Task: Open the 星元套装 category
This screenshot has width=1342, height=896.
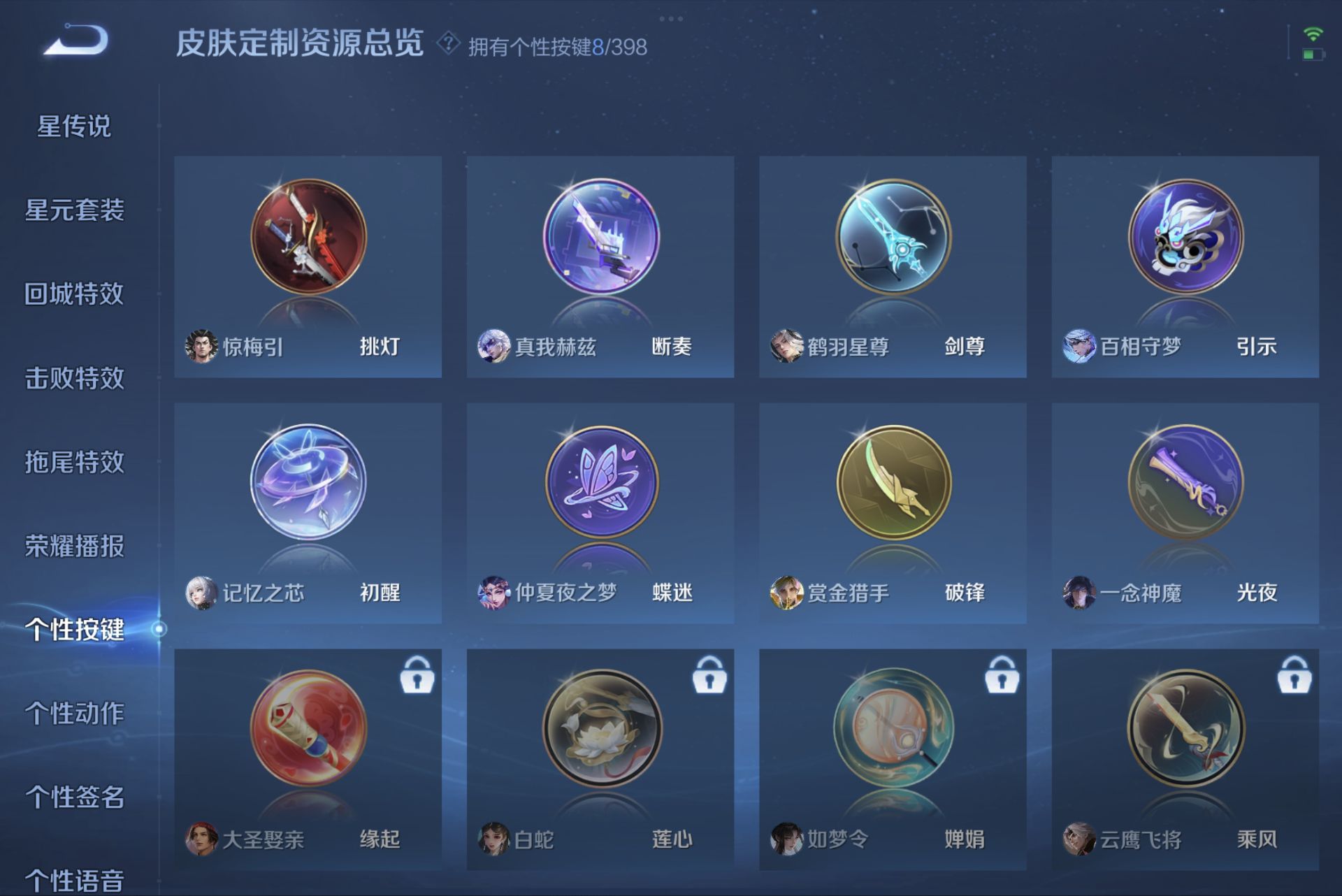Action: pyautogui.click(x=75, y=211)
